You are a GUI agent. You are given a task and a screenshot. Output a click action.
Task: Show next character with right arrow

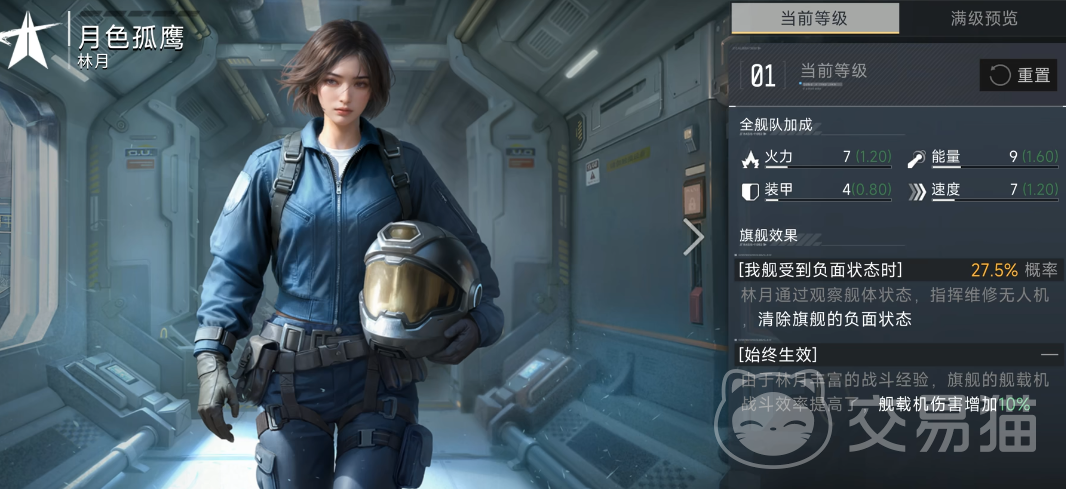point(693,237)
